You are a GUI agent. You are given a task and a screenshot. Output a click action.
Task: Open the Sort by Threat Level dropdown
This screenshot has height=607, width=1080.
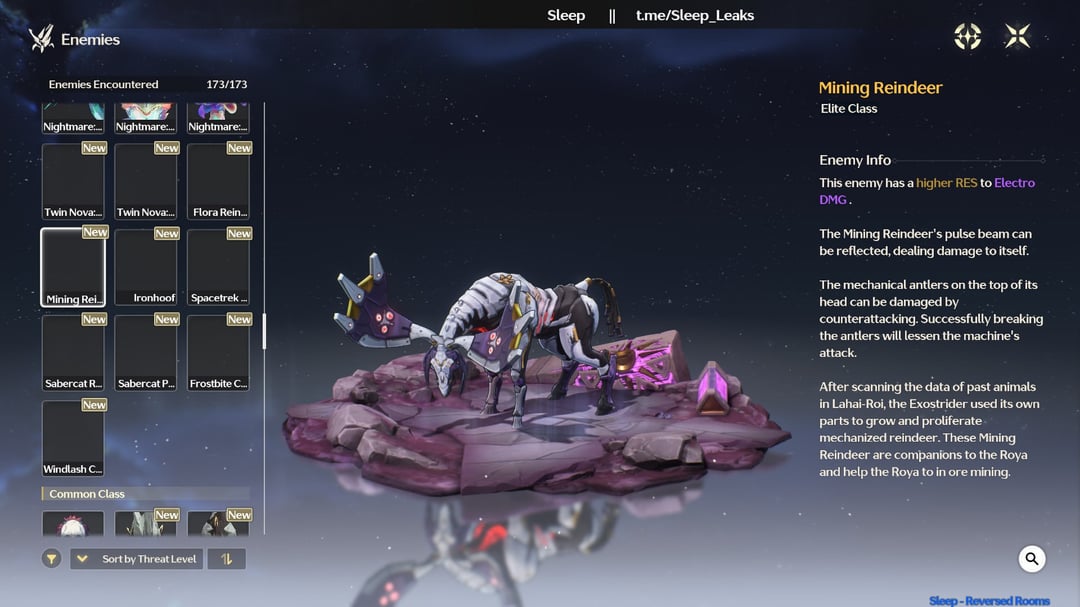coord(137,559)
